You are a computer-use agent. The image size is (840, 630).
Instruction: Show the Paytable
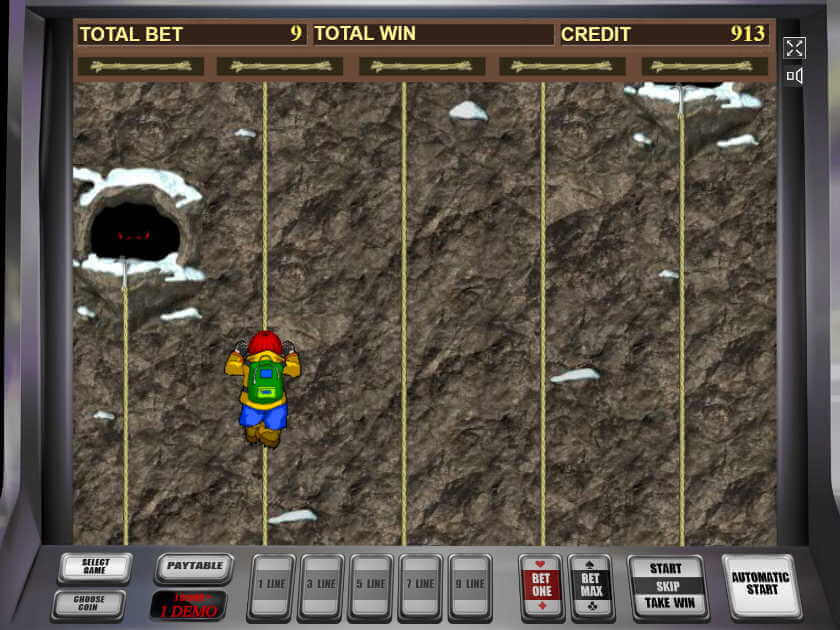point(194,567)
